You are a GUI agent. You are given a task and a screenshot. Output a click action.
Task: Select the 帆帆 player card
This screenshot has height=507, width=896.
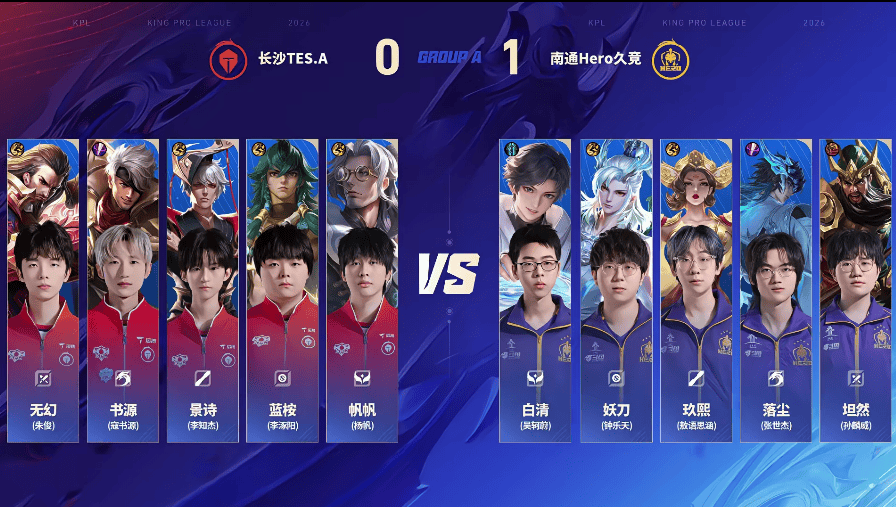tap(362, 290)
